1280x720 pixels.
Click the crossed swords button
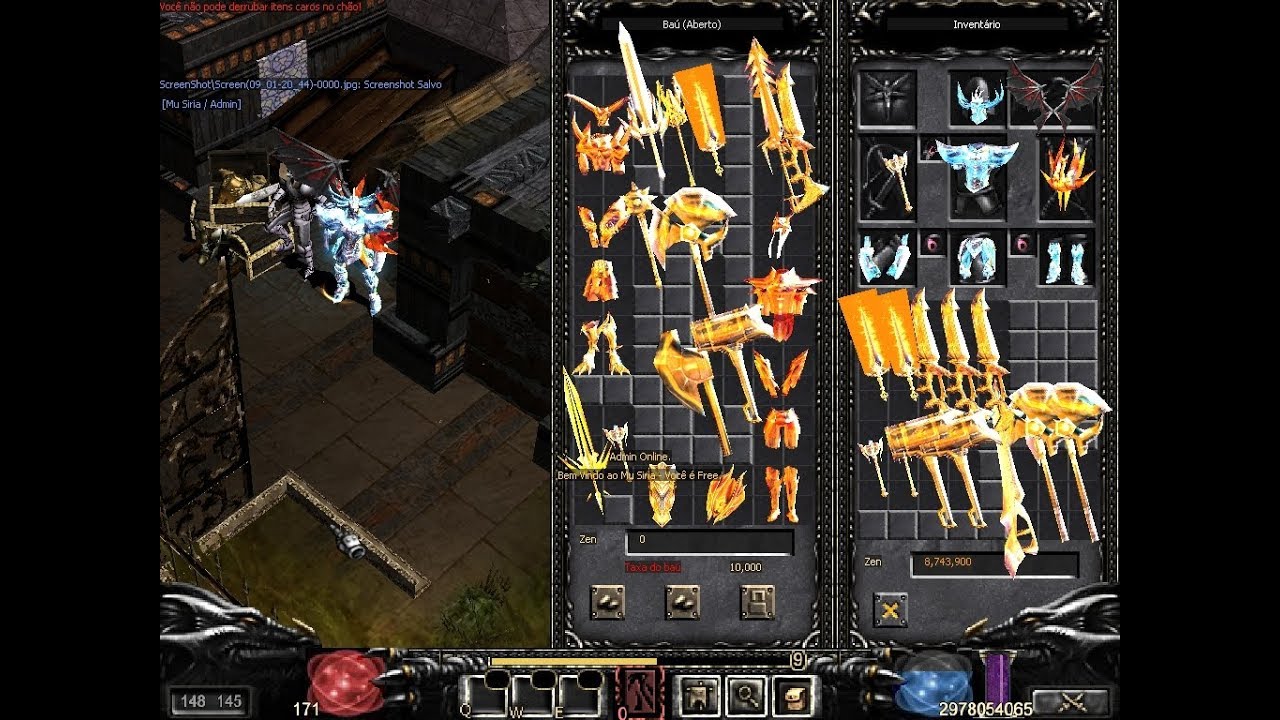click(x=1069, y=702)
